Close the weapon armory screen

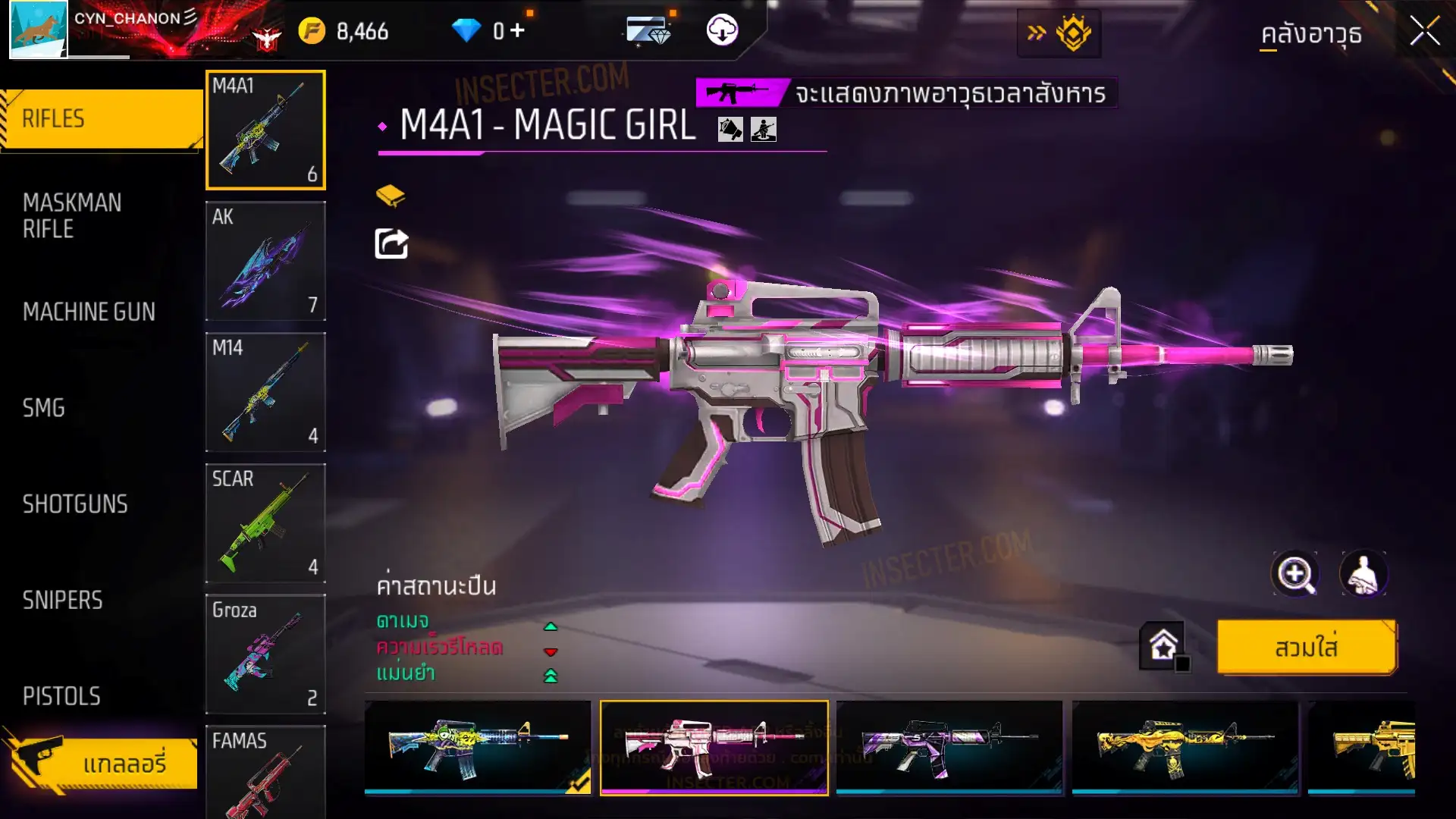coord(1424,32)
